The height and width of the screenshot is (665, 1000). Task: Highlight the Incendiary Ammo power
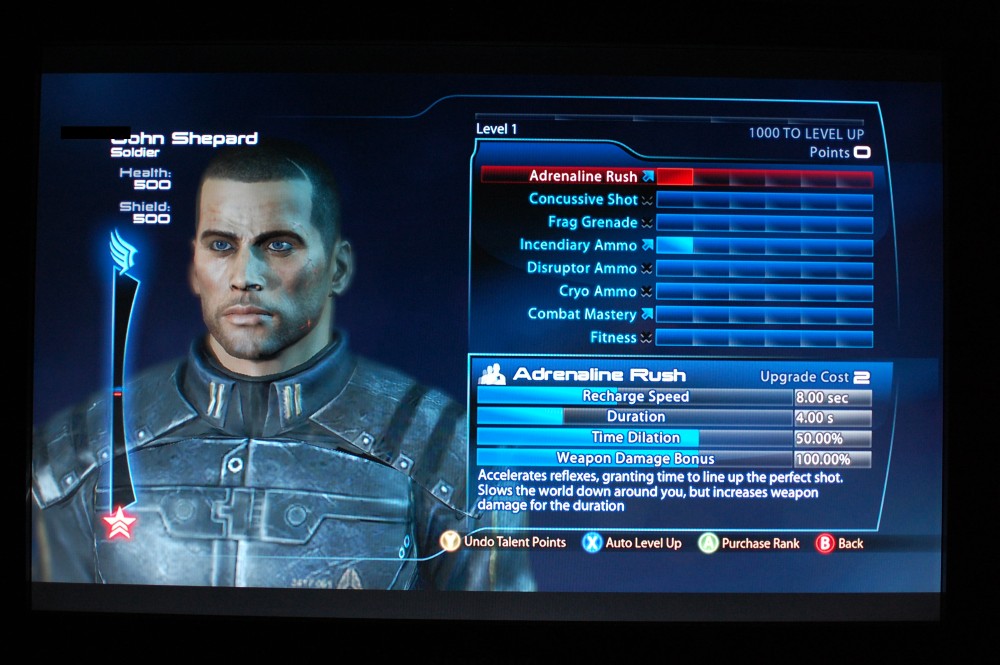click(x=578, y=246)
